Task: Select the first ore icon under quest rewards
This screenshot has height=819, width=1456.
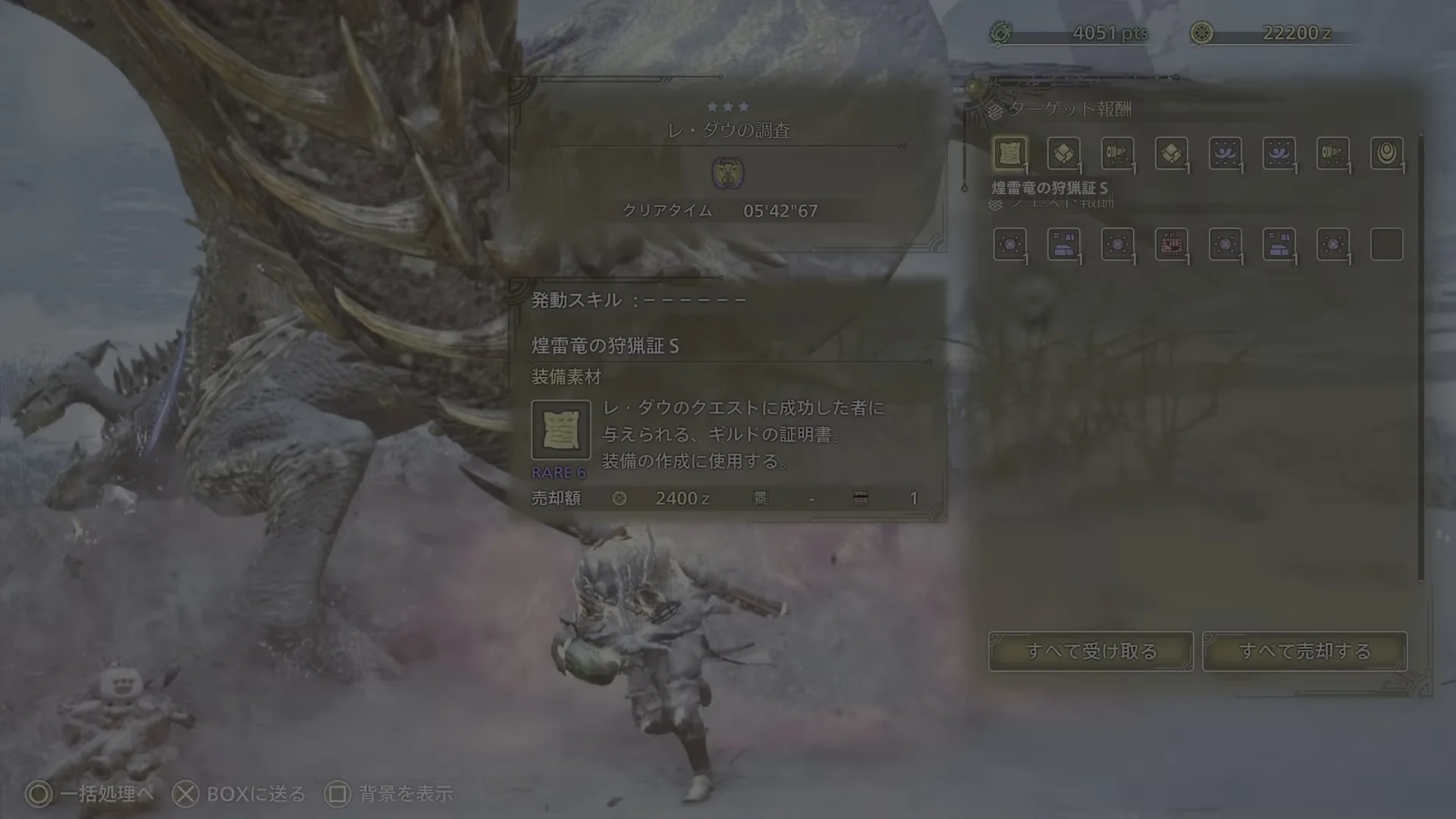Action: 1009,244
